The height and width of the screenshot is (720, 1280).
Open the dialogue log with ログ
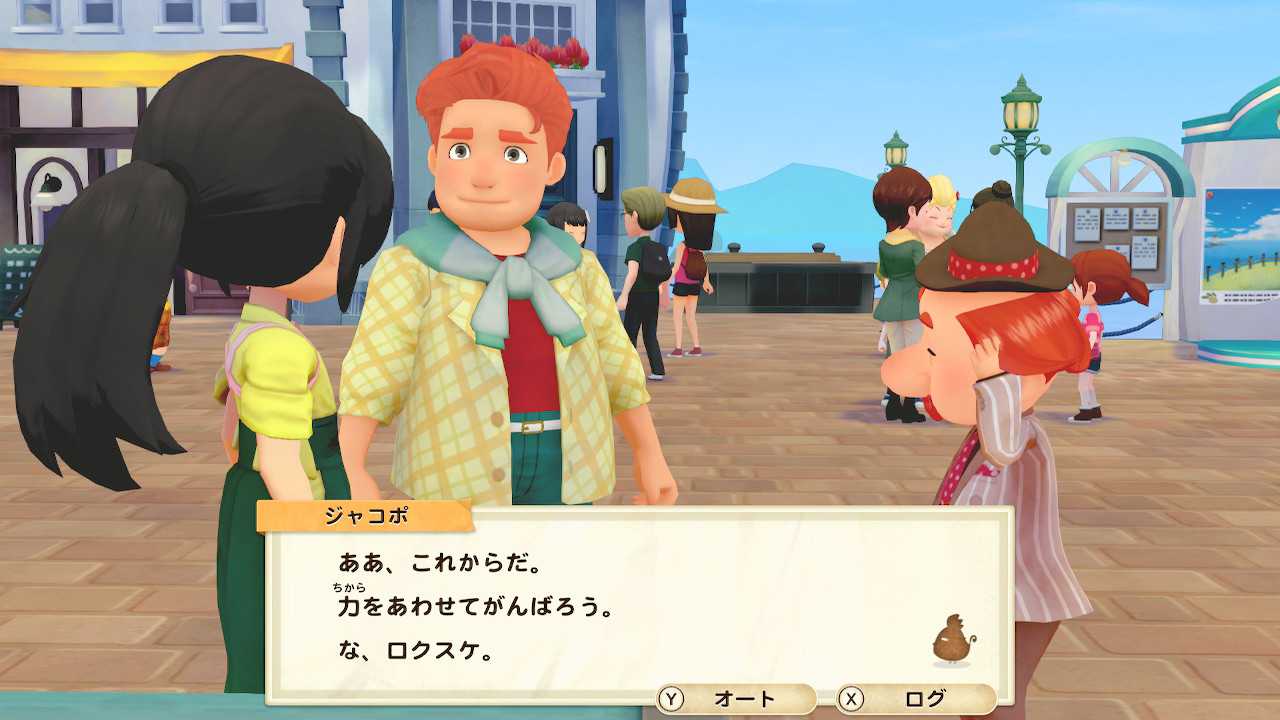point(916,699)
